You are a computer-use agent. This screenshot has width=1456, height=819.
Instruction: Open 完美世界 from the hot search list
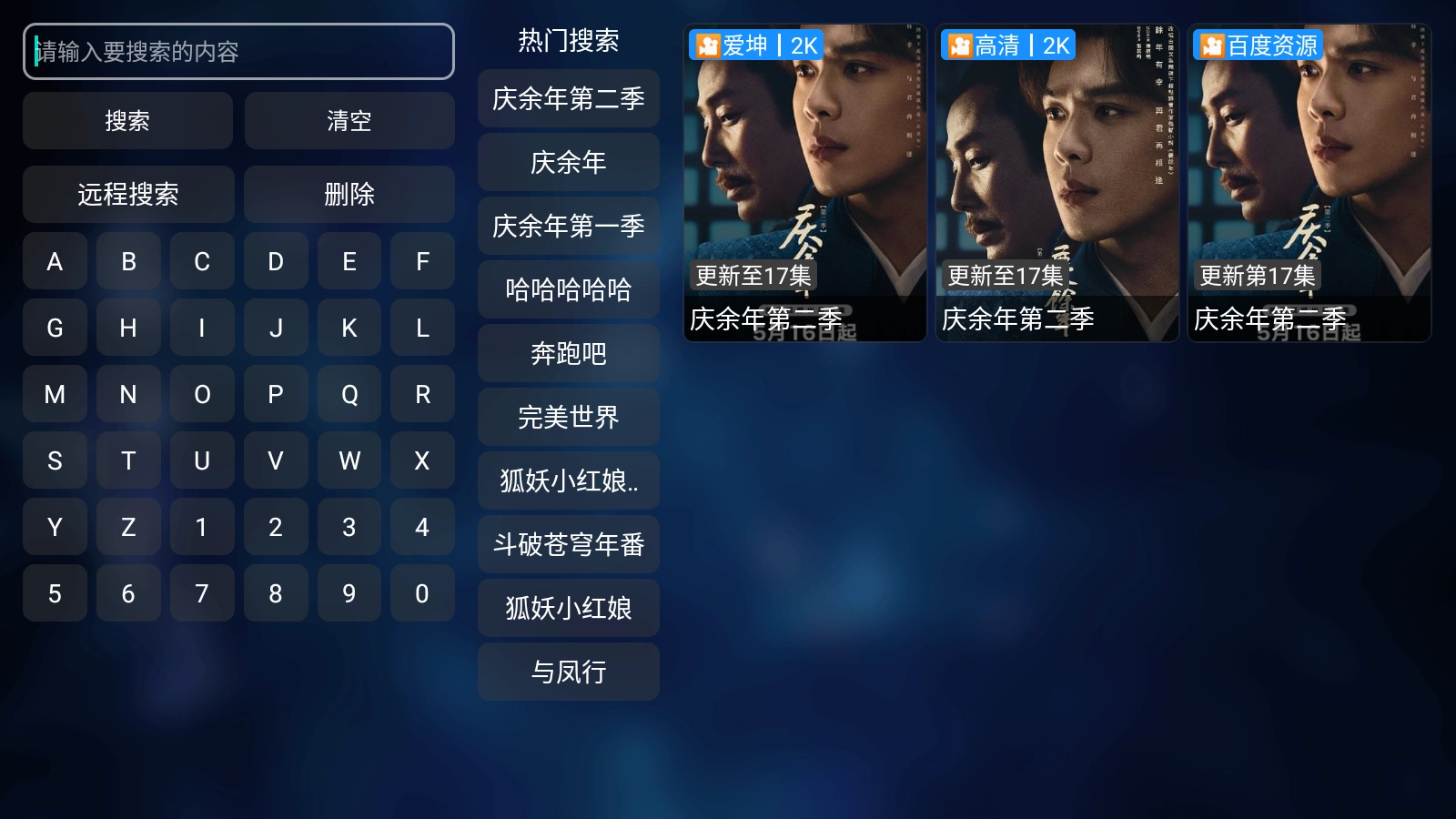[x=568, y=418]
